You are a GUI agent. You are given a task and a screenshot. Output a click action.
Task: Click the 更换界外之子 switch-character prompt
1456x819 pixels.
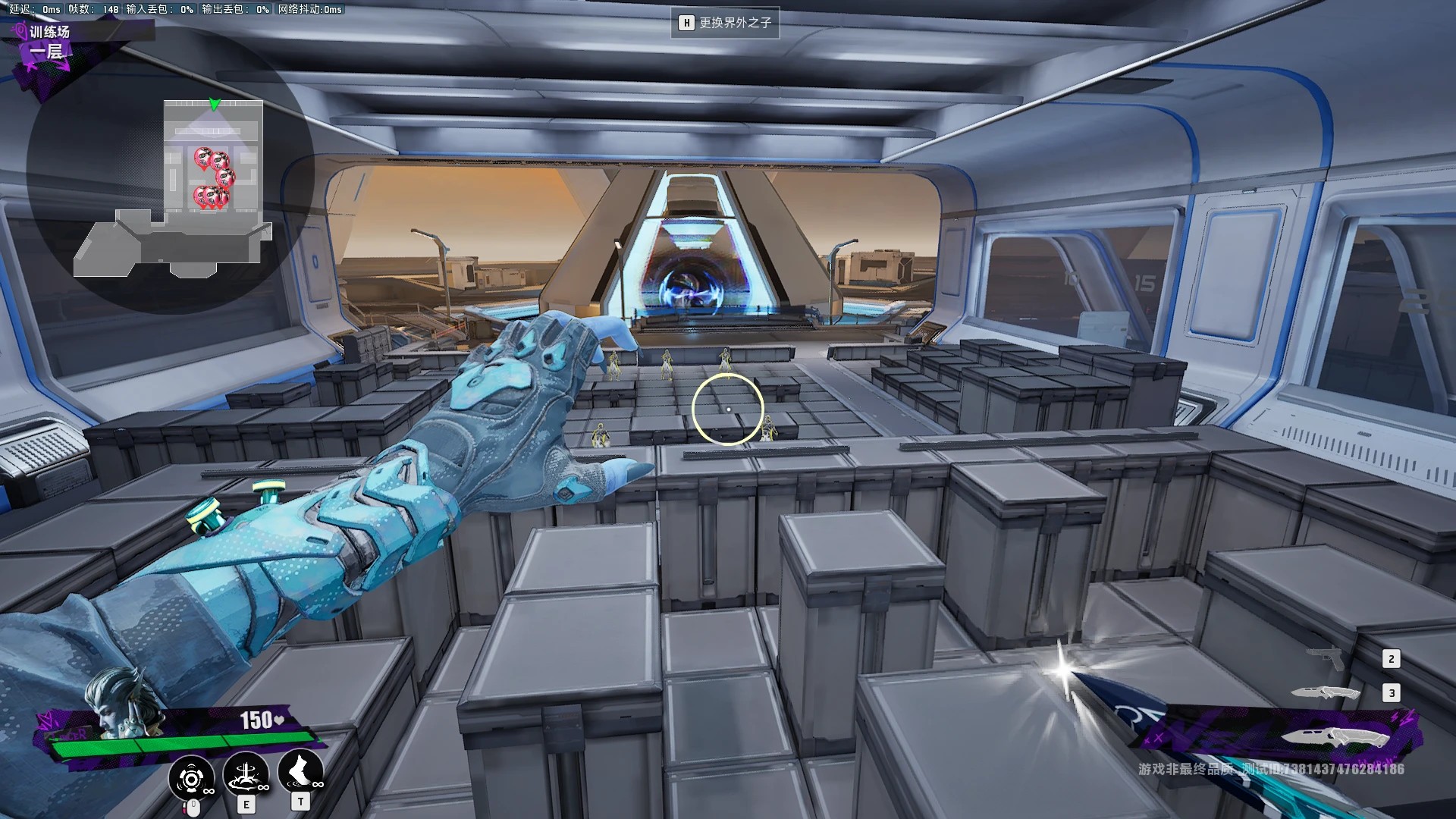tap(725, 23)
